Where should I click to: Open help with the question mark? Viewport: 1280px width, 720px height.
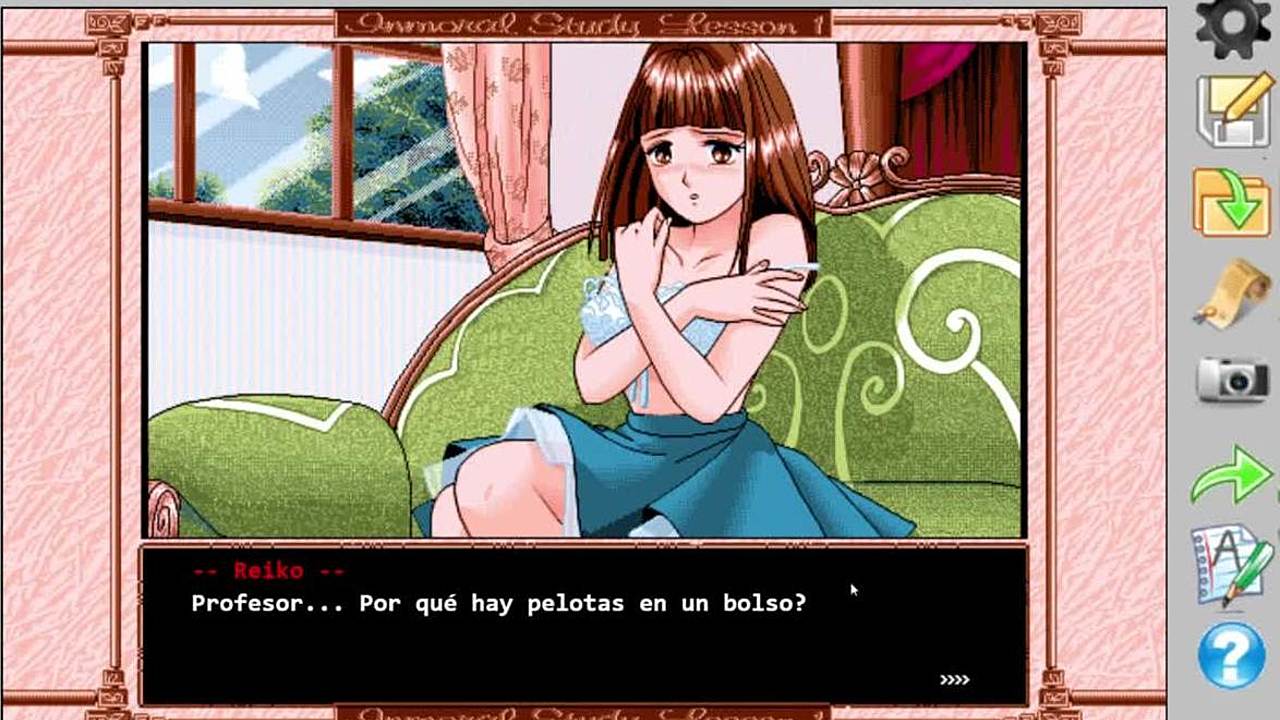point(1231,655)
